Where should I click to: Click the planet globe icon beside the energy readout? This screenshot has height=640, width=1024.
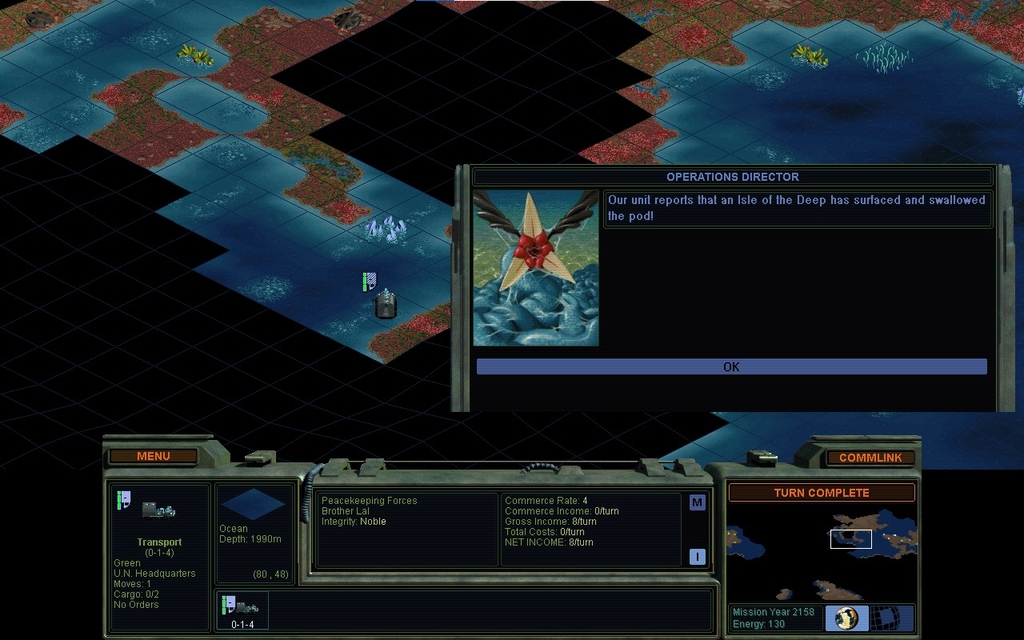pyautogui.click(x=847, y=618)
